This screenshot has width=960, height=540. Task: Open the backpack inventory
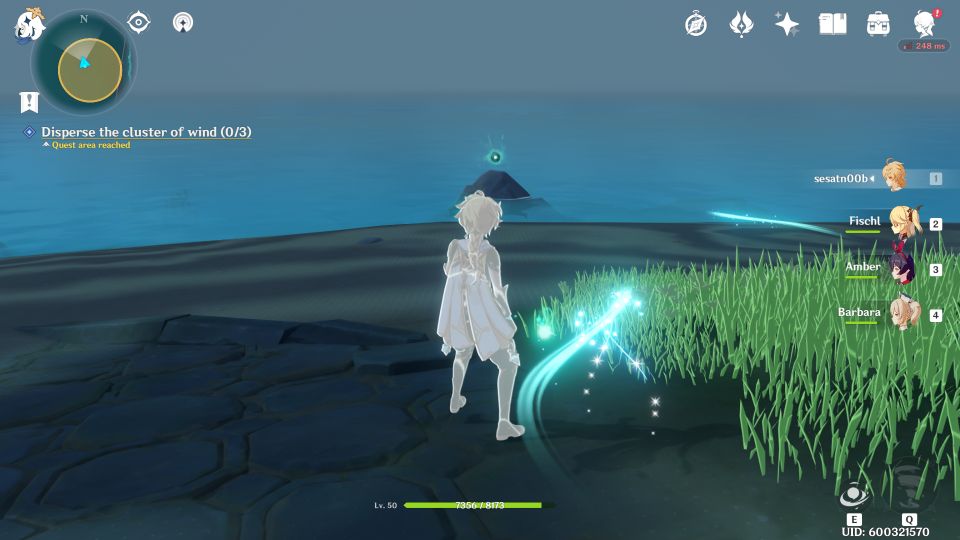click(x=878, y=24)
